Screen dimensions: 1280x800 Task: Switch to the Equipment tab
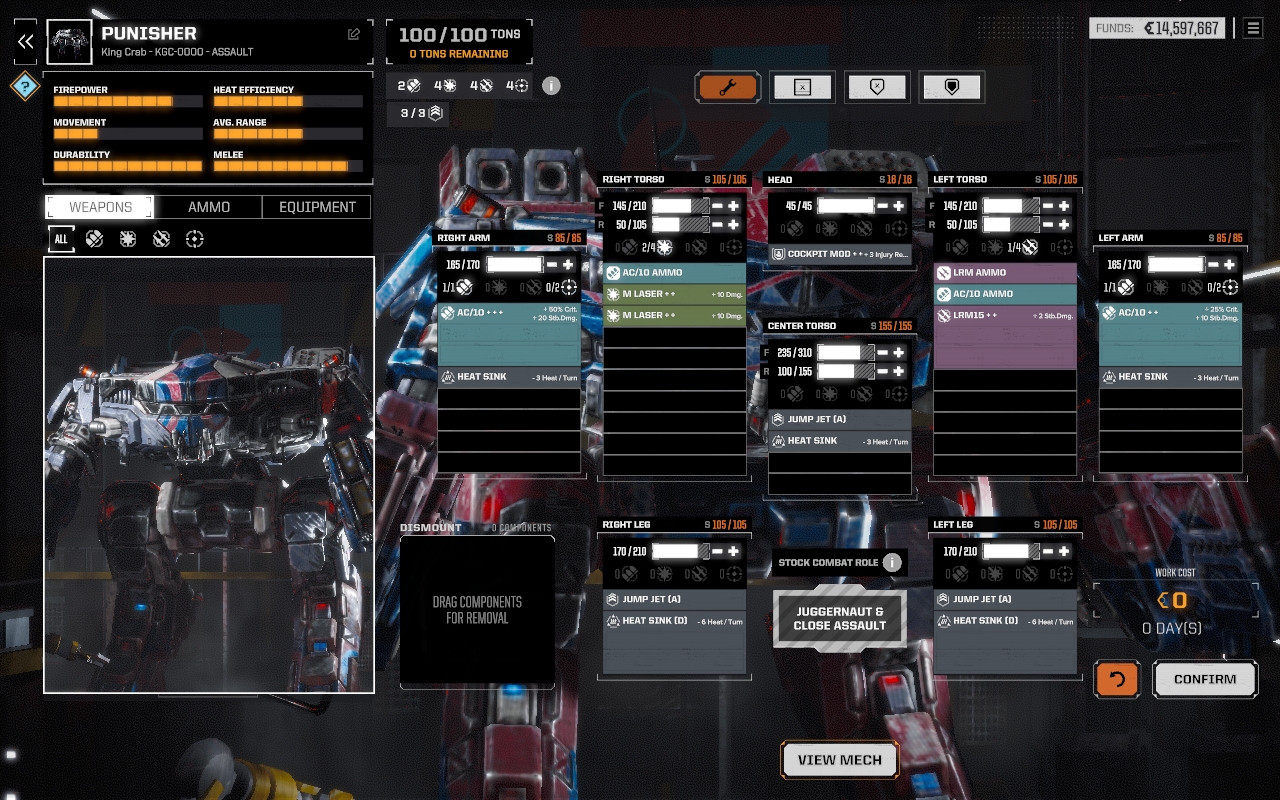(x=317, y=207)
